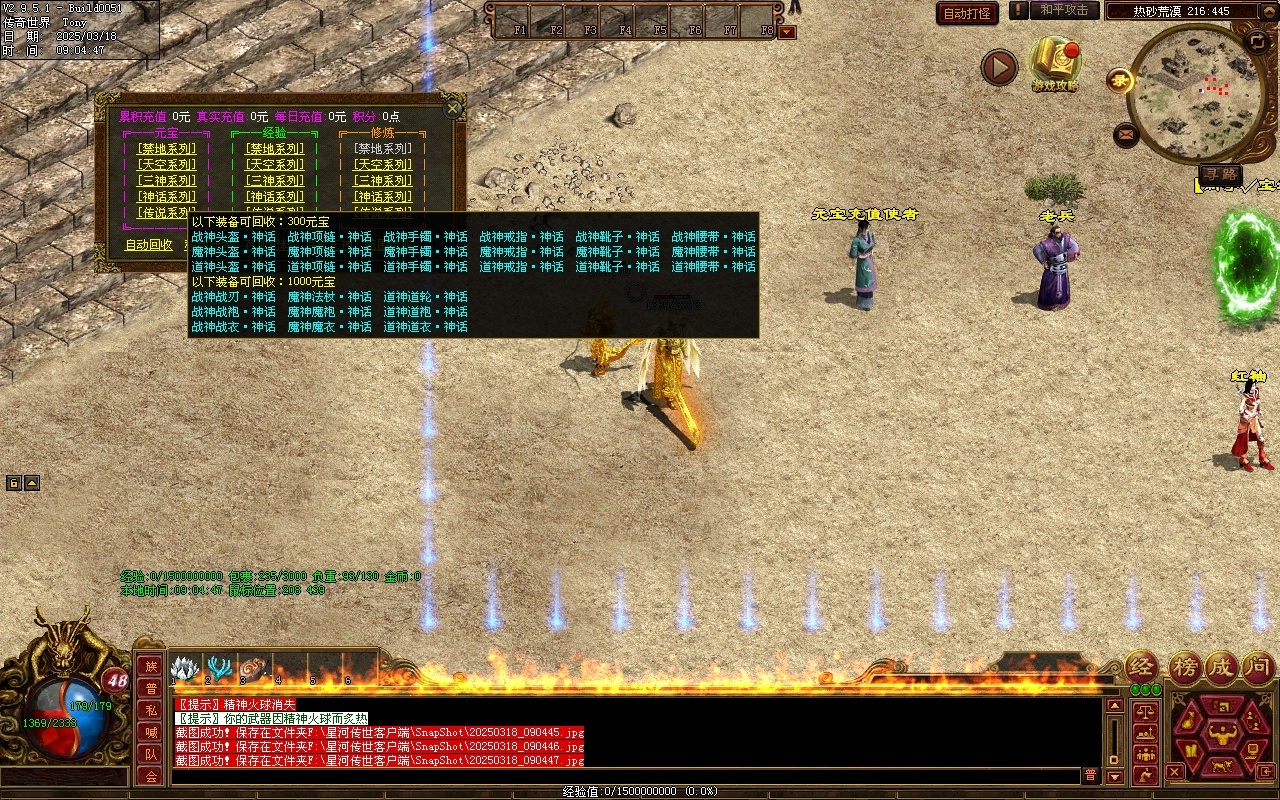Use the blue coral item in slot 2
Image resolution: width=1280 pixels, height=800 pixels.
(x=219, y=668)
